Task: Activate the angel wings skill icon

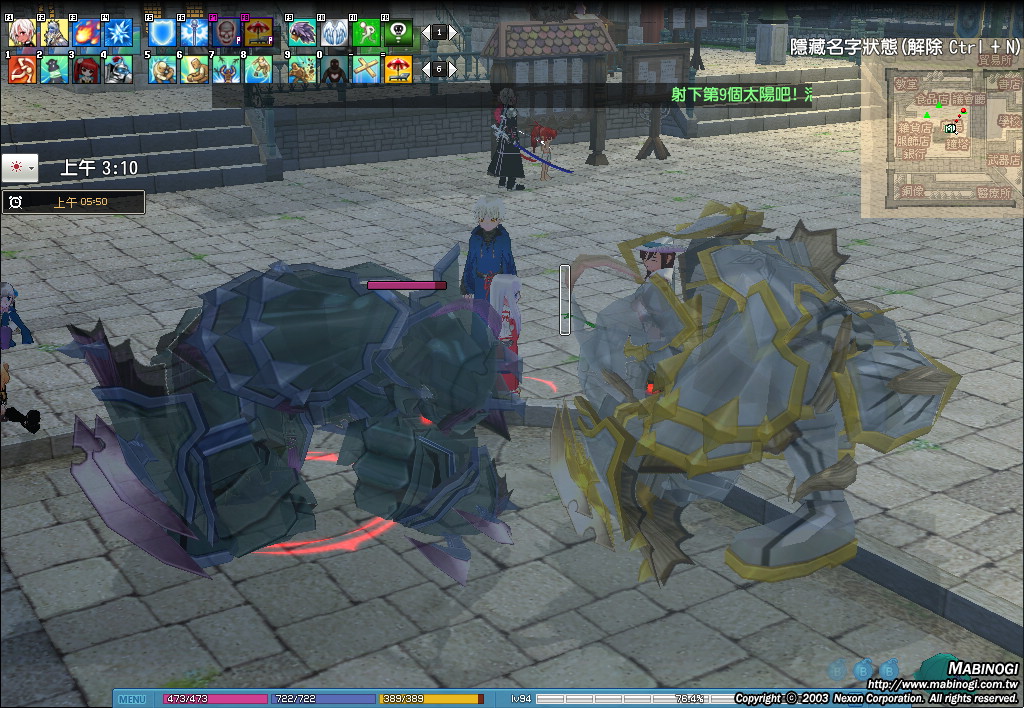Action: pyautogui.click(x=335, y=33)
